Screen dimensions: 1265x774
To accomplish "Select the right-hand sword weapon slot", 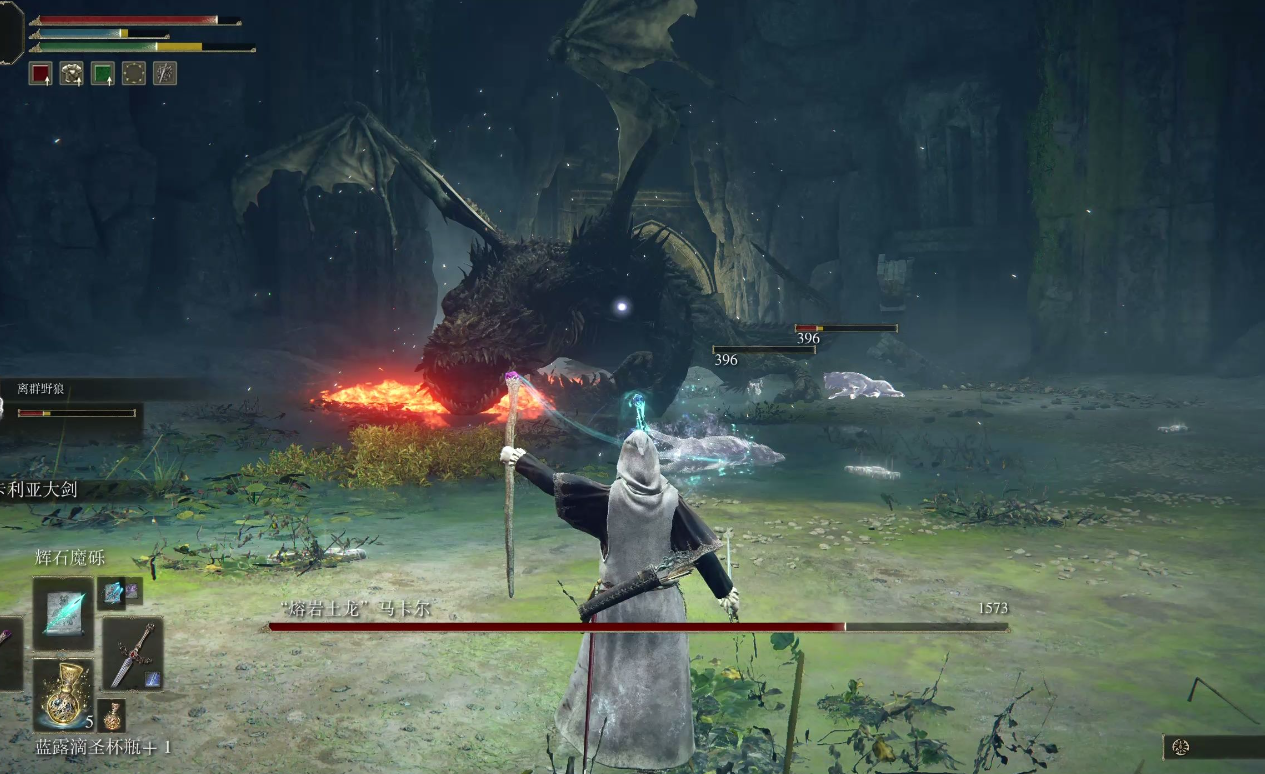I will [x=133, y=654].
